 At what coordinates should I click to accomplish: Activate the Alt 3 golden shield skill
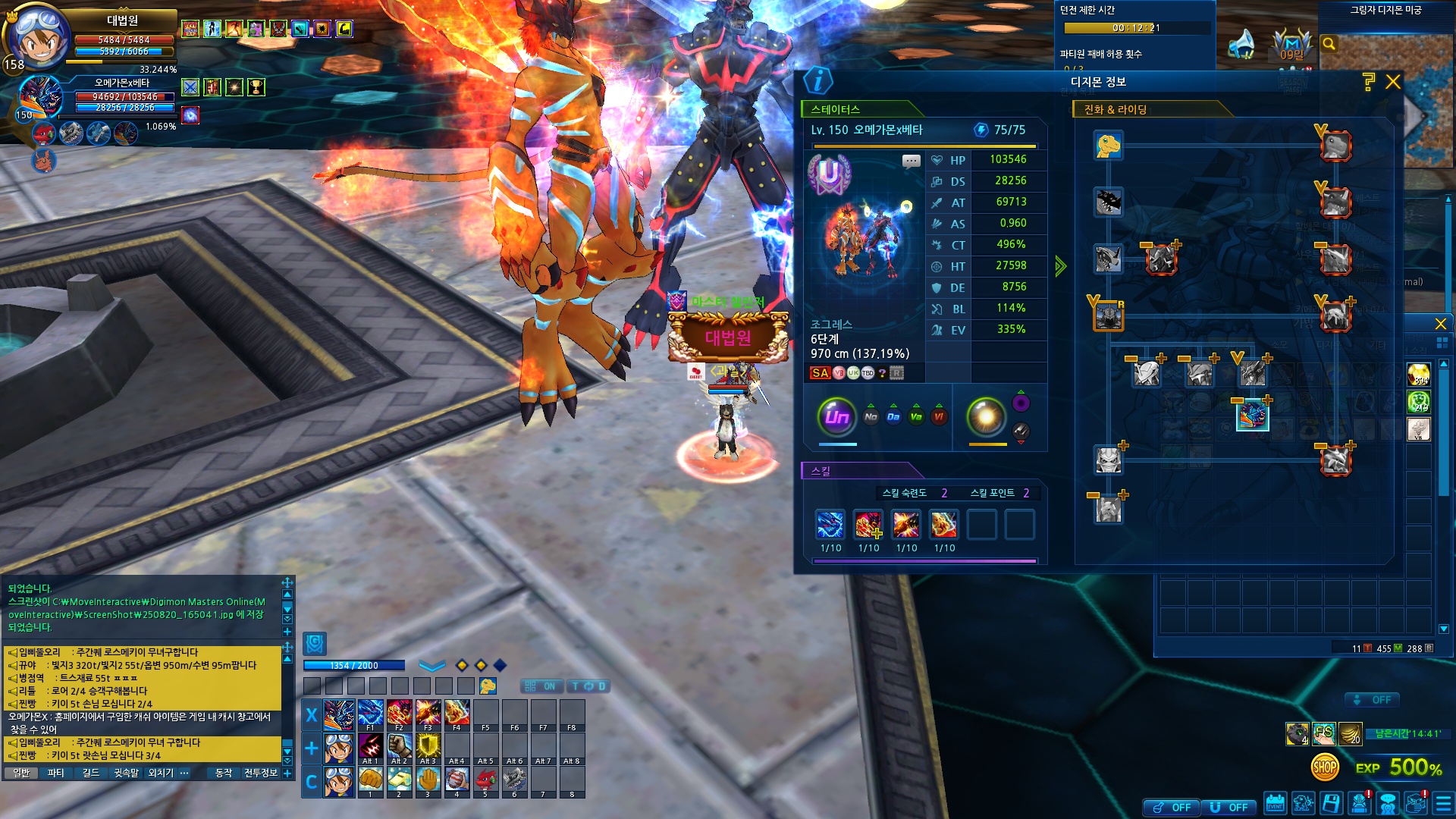pyautogui.click(x=428, y=747)
